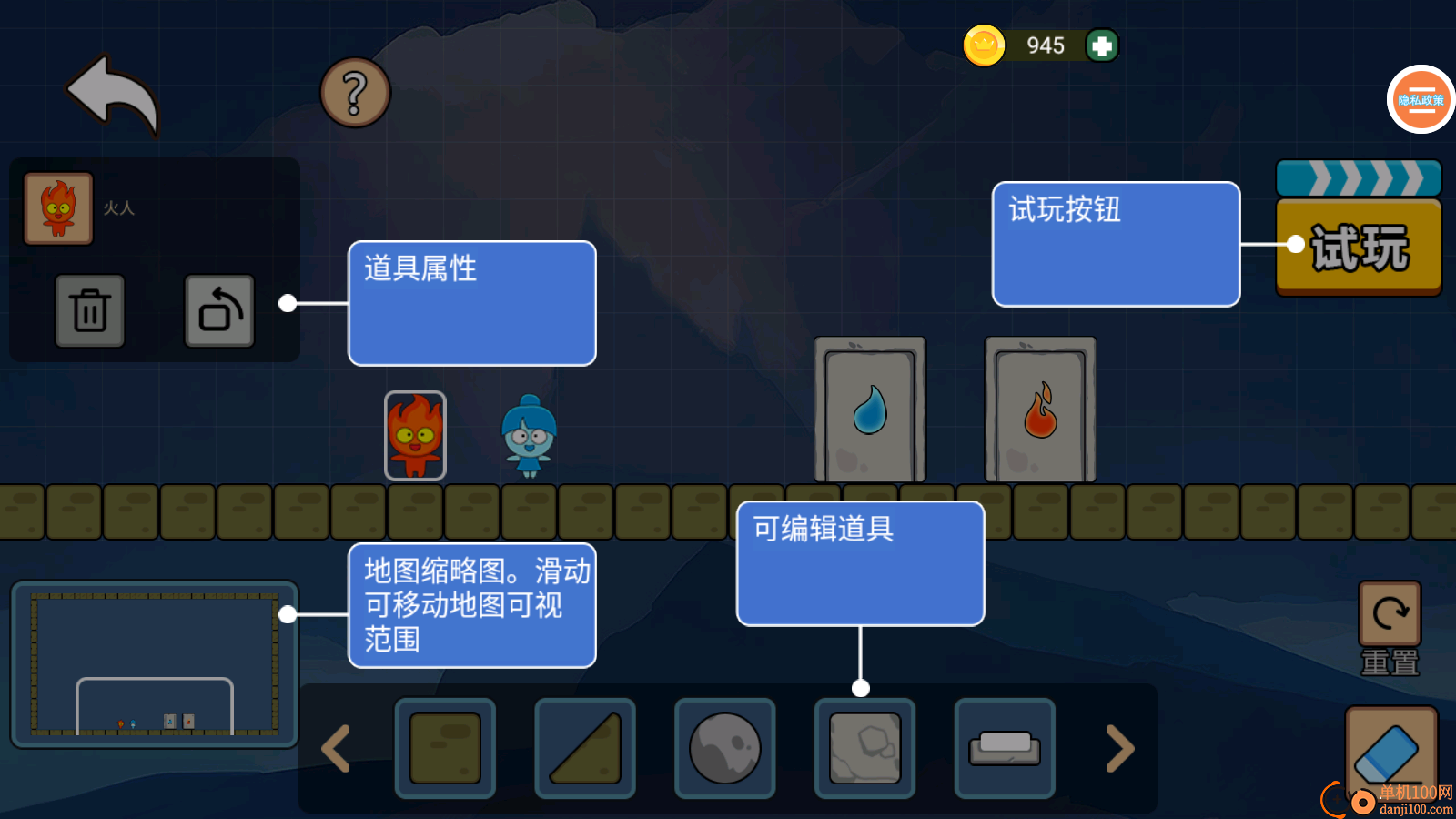The width and height of the screenshot is (1456, 819).
Task: Click the green plus to buy coins
Action: (1102, 45)
